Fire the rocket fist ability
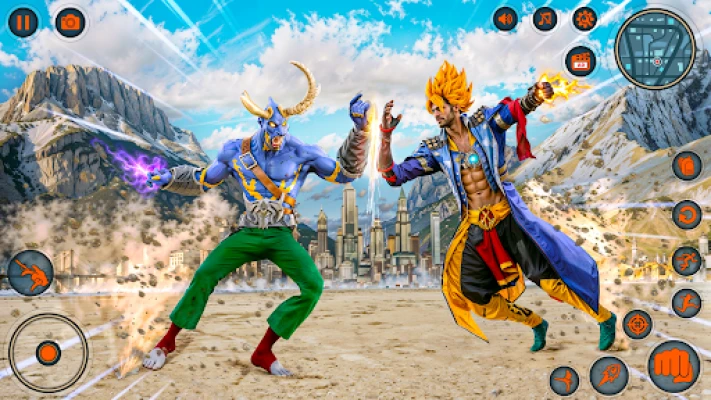711x400 pixels. coord(609,376)
